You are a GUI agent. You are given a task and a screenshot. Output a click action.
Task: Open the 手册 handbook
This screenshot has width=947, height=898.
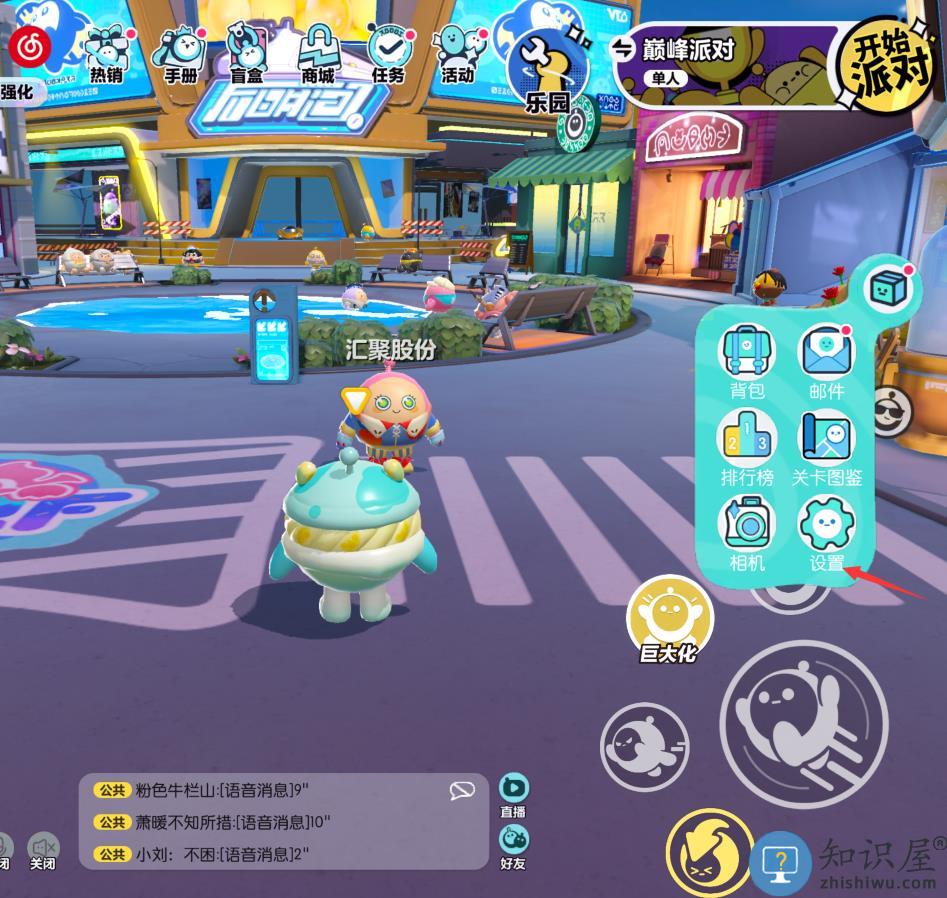[180, 52]
